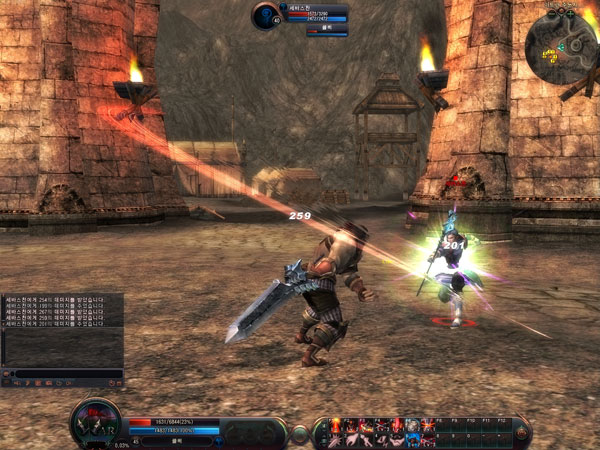Click the round orb button left of the hotbar
600x450 pixels.
pos(299,433)
